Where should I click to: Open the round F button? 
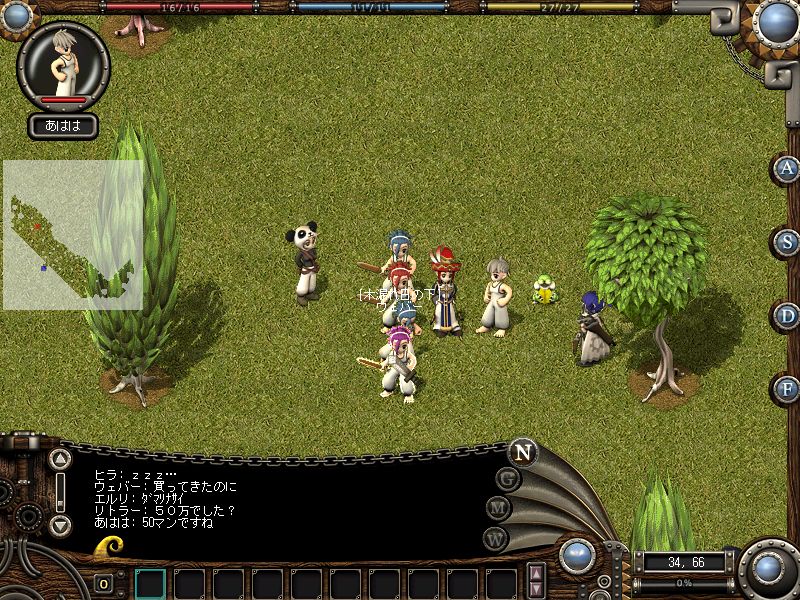coord(787,389)
